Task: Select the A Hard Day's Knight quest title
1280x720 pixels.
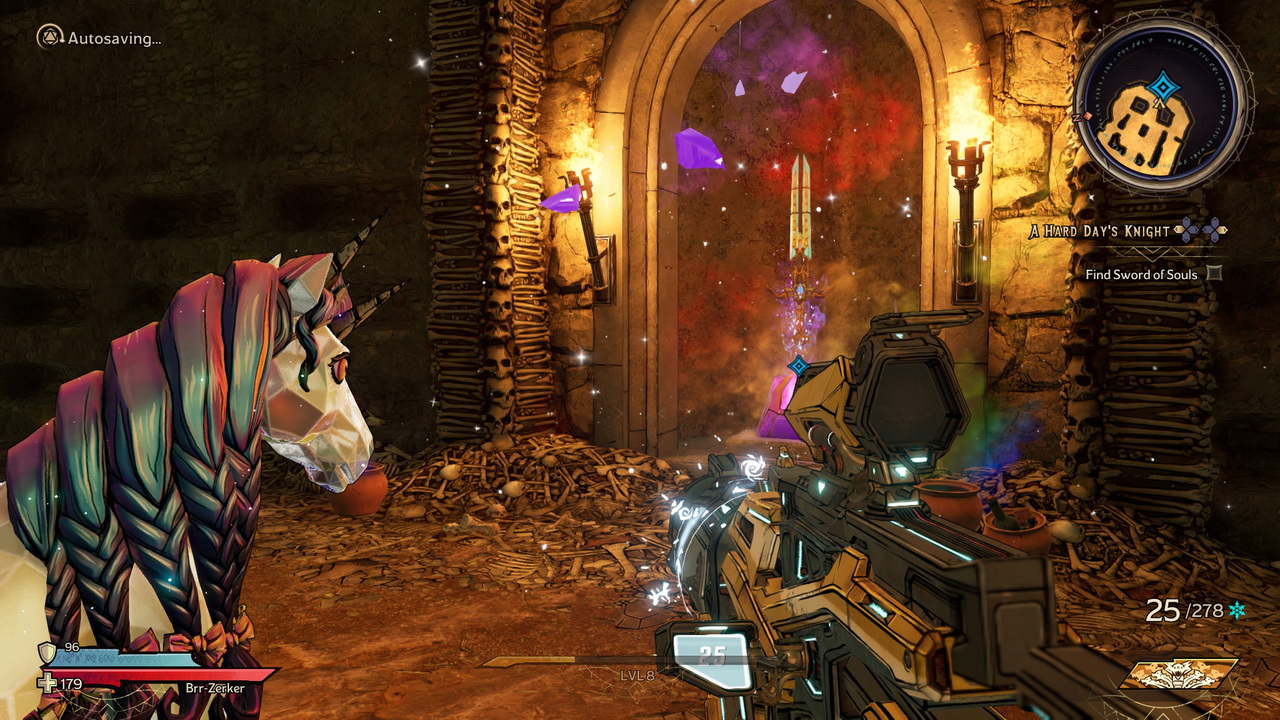Action: 1099,231
